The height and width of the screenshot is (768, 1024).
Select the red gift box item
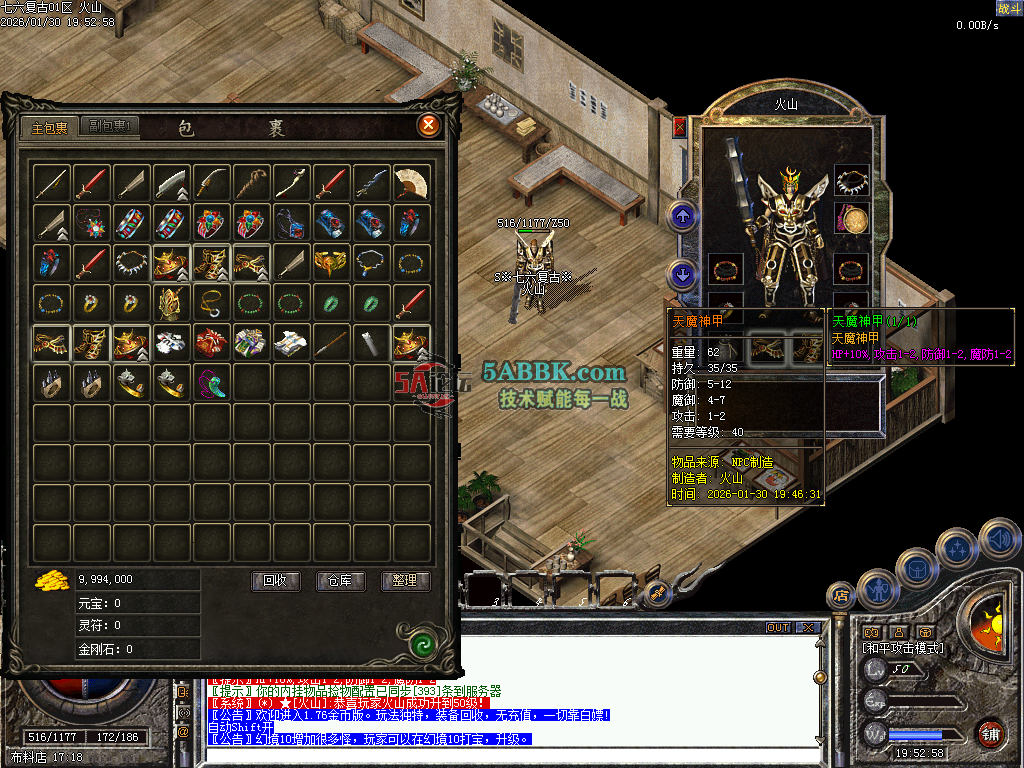pyautogui.click(x=211, y=342)
